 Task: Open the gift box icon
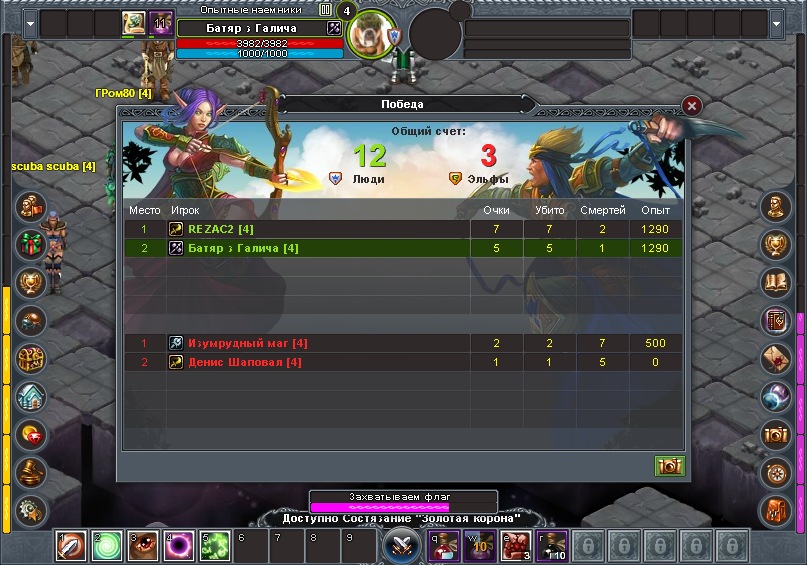tap(32, 244)
